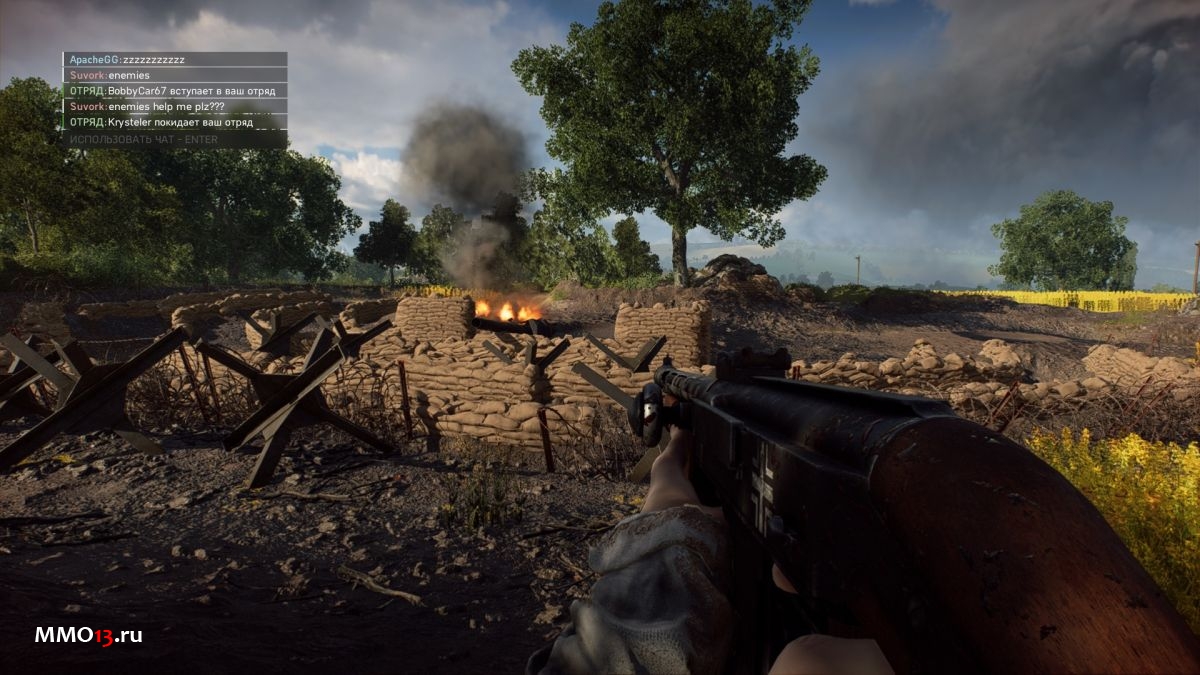Select Suvork's "enemies help me plz???" message

point(175,107)
